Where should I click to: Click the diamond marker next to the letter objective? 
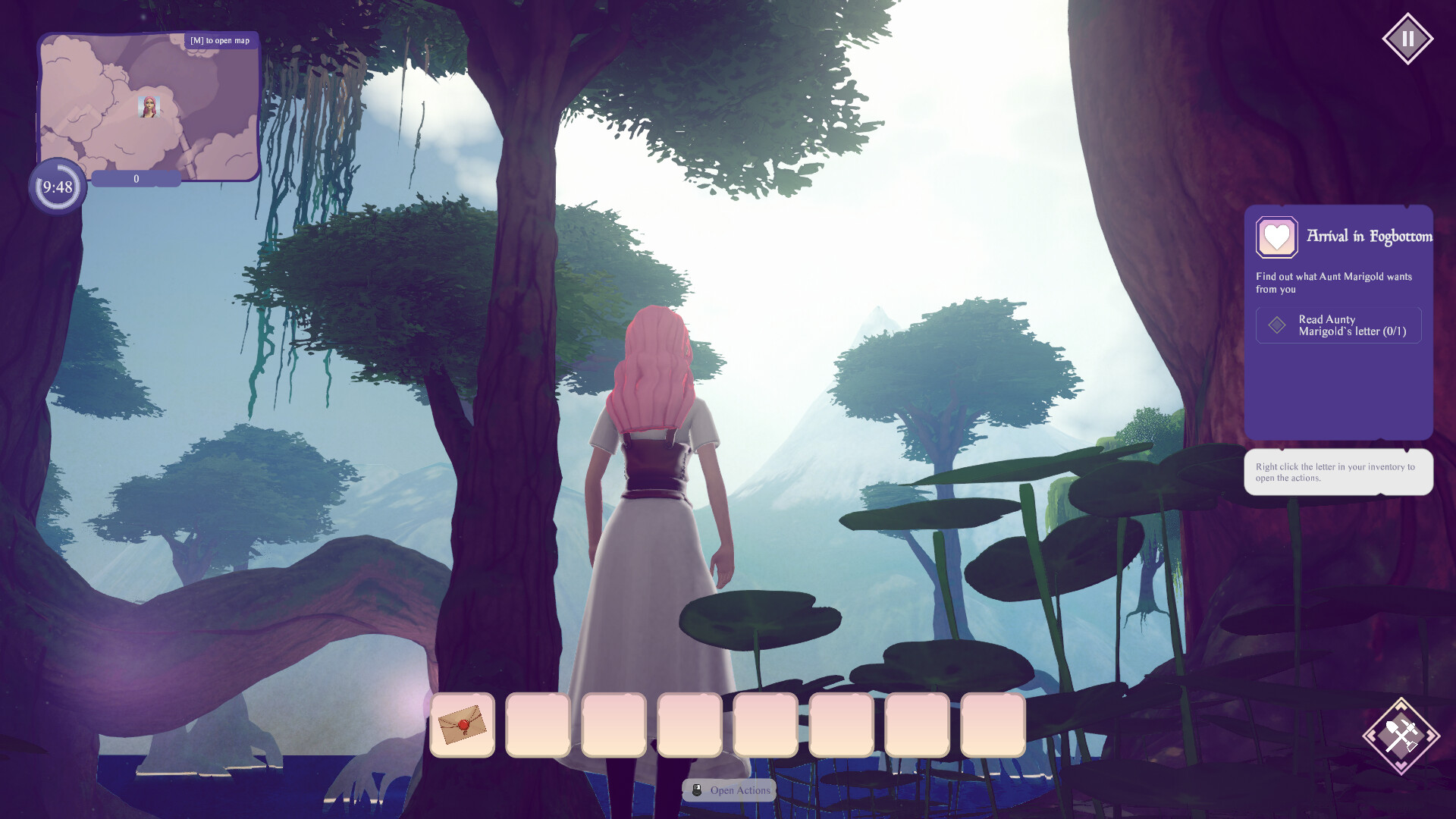[x=1277, y=325]
